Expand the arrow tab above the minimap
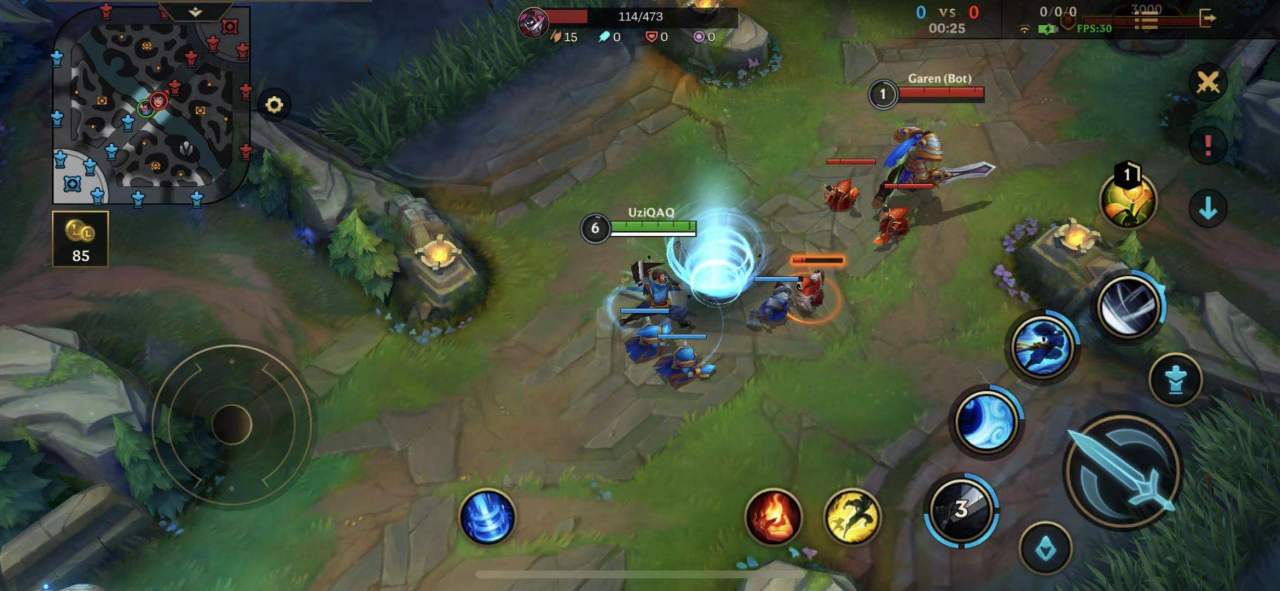1280x591 pixels. [196, 12]
